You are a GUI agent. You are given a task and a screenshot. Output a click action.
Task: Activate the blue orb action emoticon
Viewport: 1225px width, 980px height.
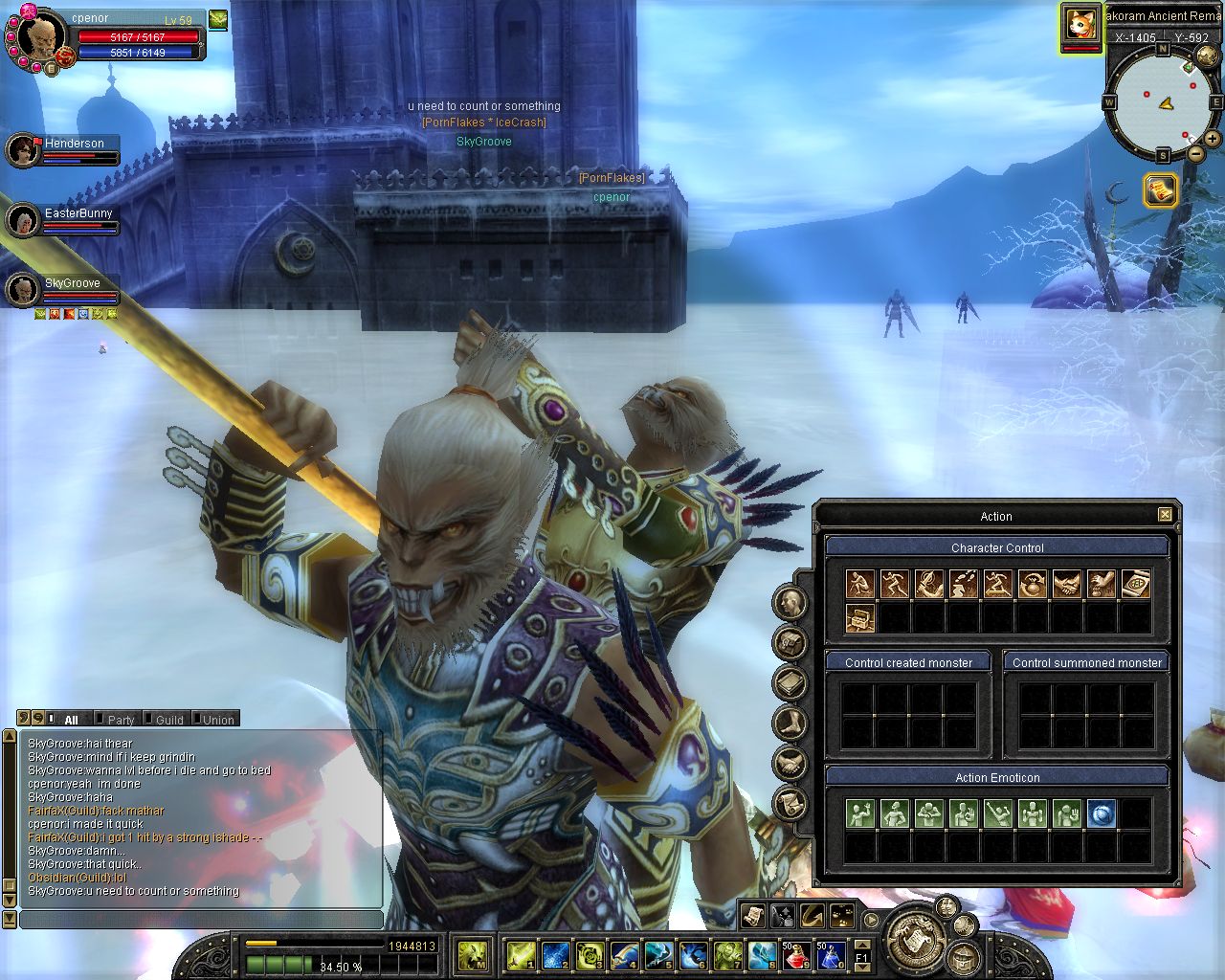point(1101,813)
